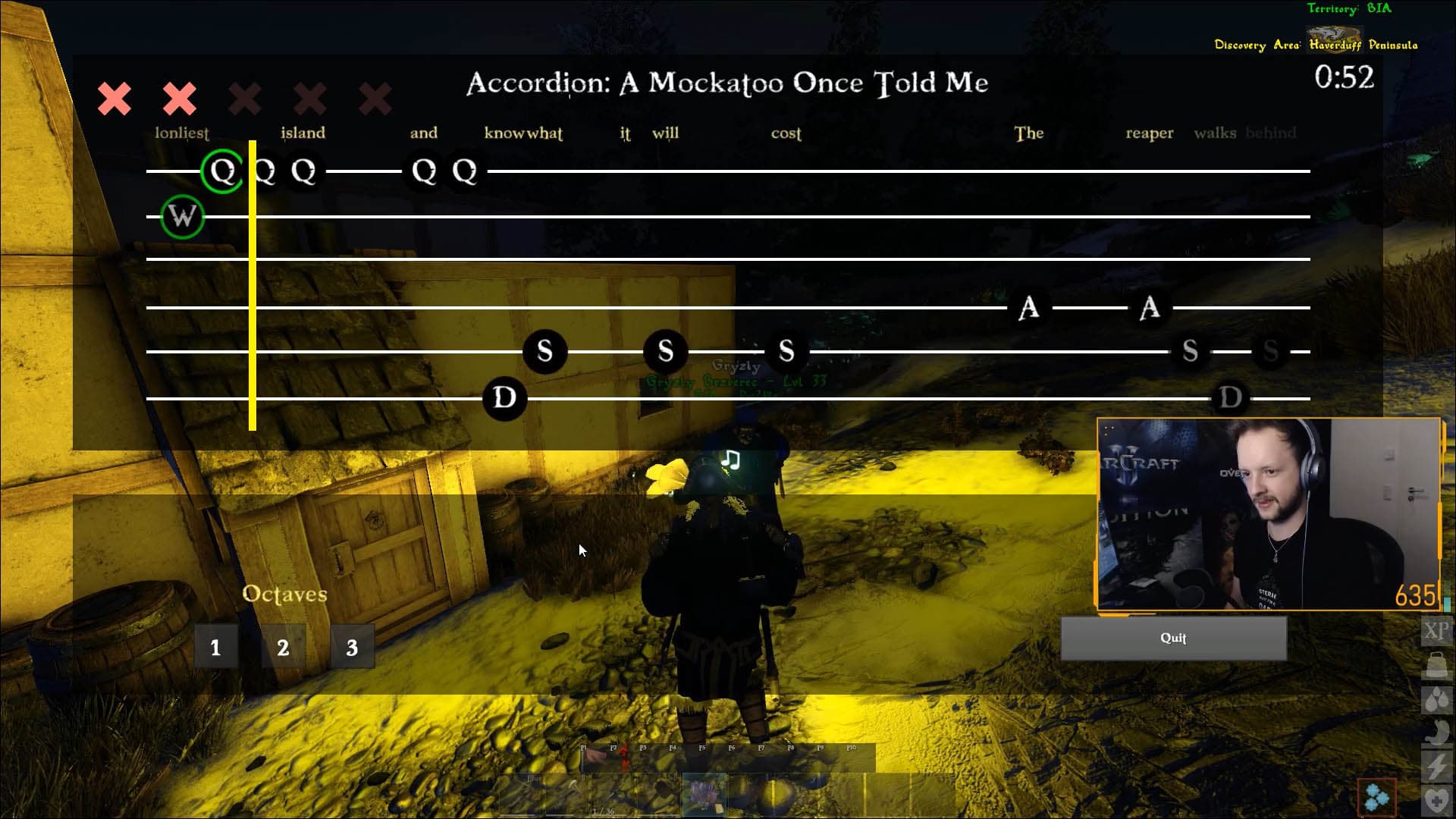Viewport: 1456px width, 819px height.
Task: Click the heart health status icon
Action: coord(1436,801)
